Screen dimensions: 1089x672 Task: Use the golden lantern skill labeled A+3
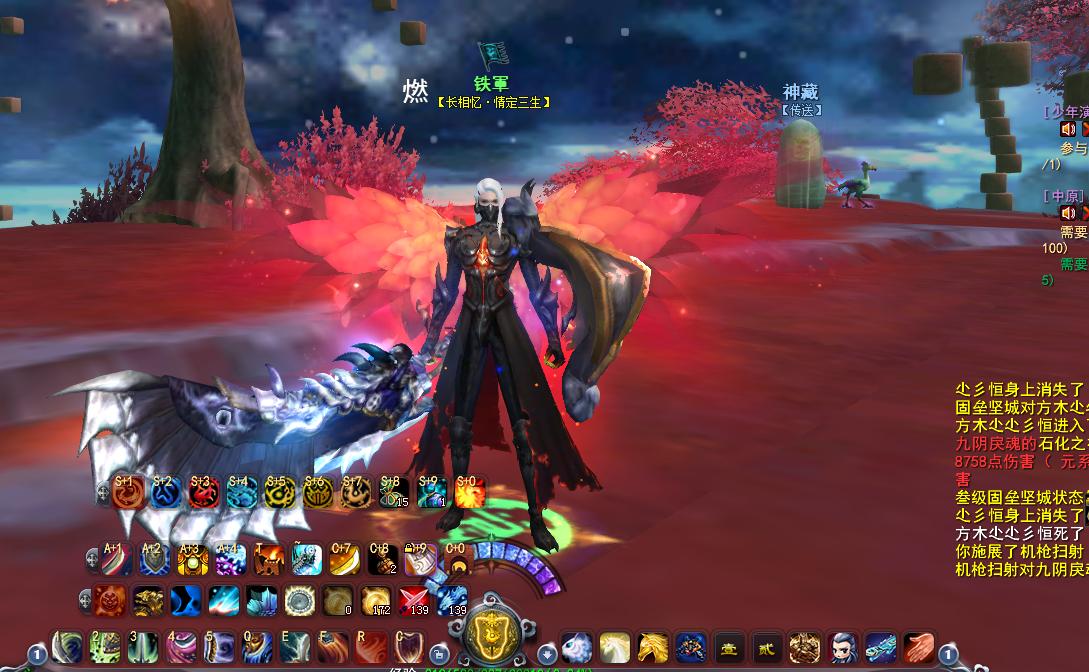pos(193,560)
